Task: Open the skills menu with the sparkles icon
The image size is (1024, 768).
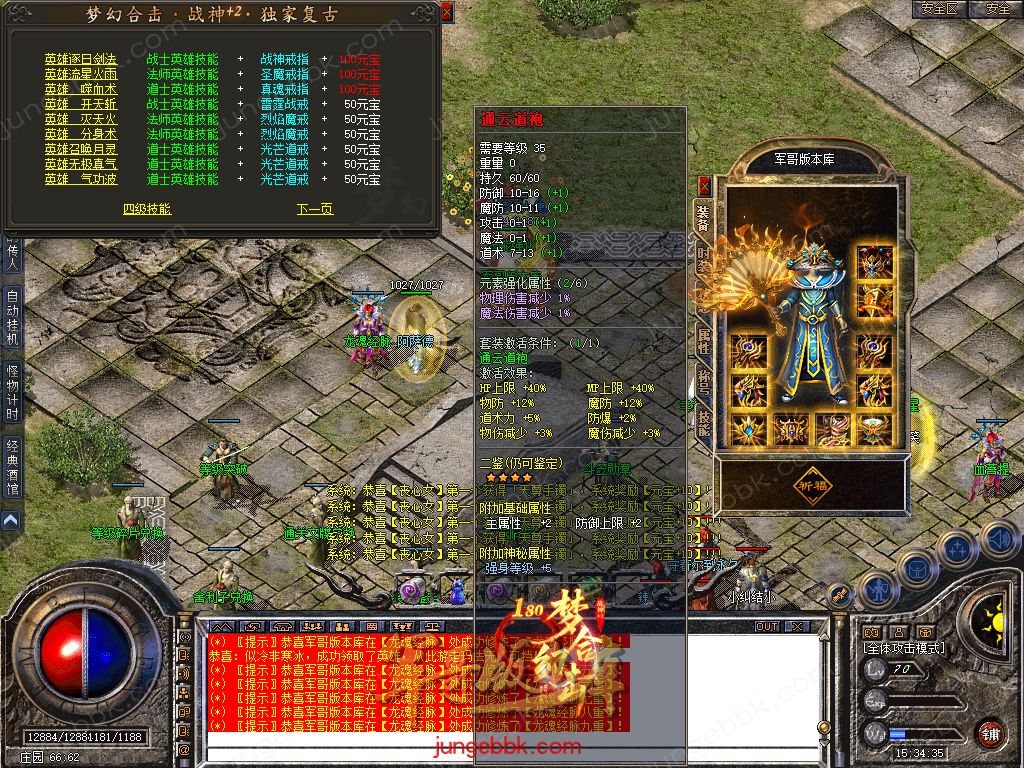Action: click(957, 549)
